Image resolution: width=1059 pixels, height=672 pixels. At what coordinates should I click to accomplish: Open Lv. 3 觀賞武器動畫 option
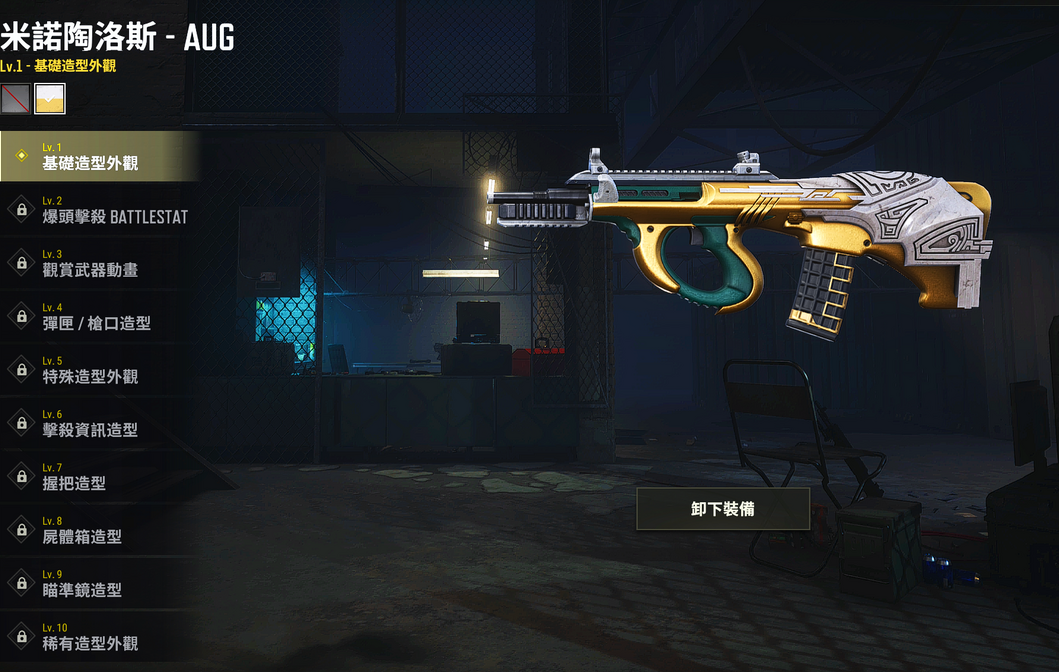tap(98, 263)
